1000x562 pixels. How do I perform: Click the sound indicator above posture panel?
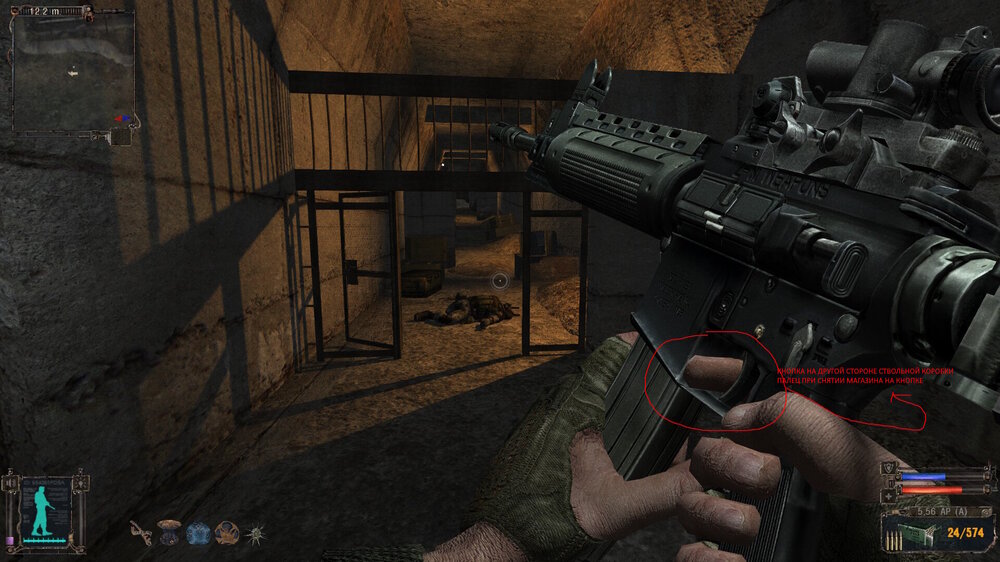click(12, 483)
